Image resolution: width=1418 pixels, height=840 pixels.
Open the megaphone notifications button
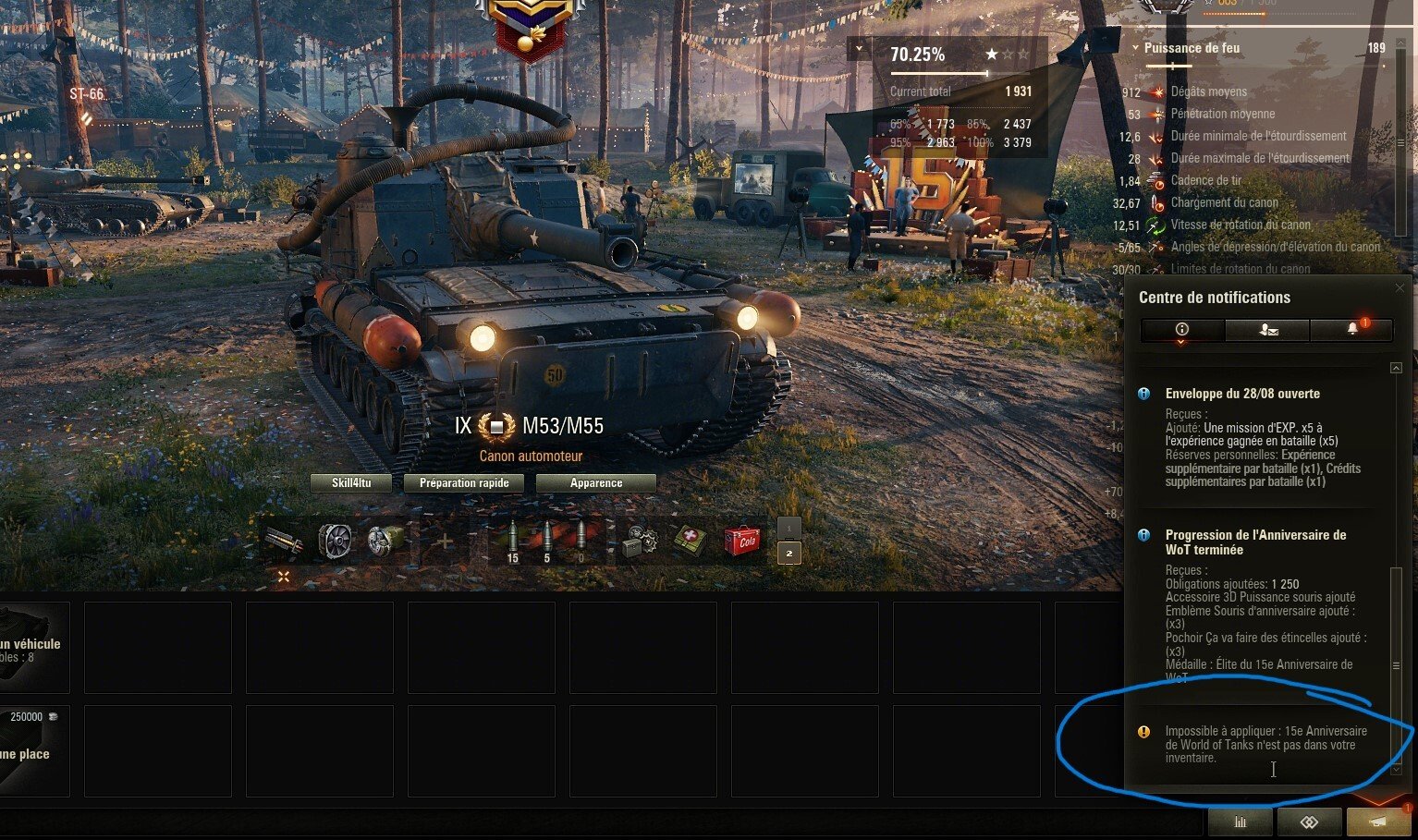point(1378,822)
